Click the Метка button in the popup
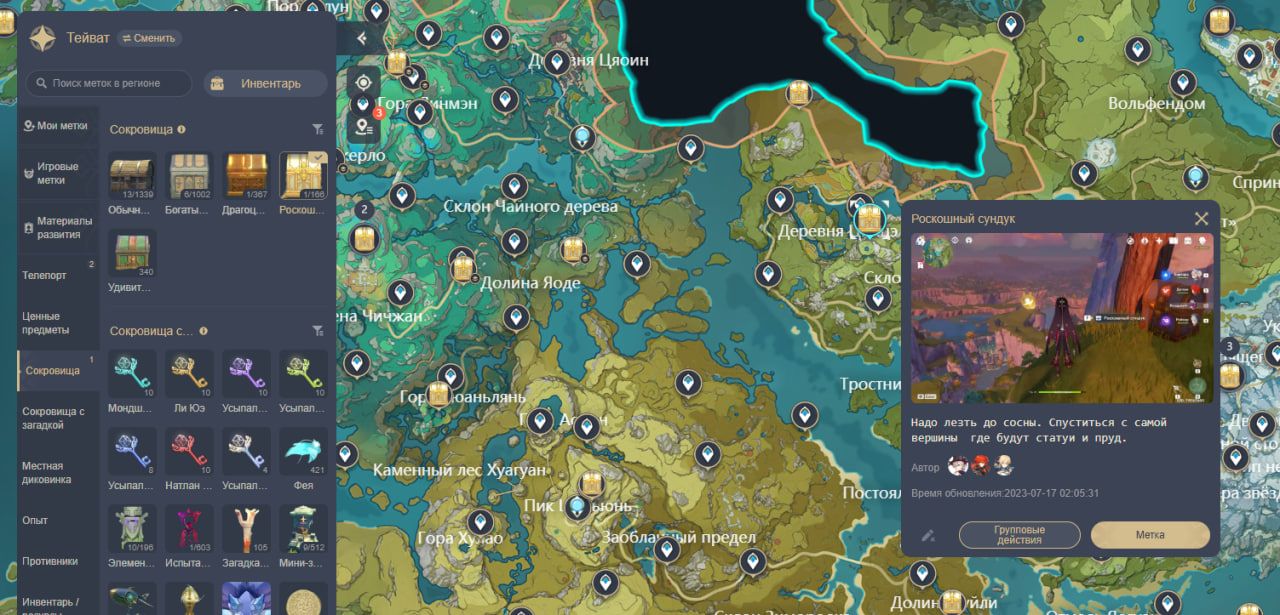 click(x=1149, y=535)
